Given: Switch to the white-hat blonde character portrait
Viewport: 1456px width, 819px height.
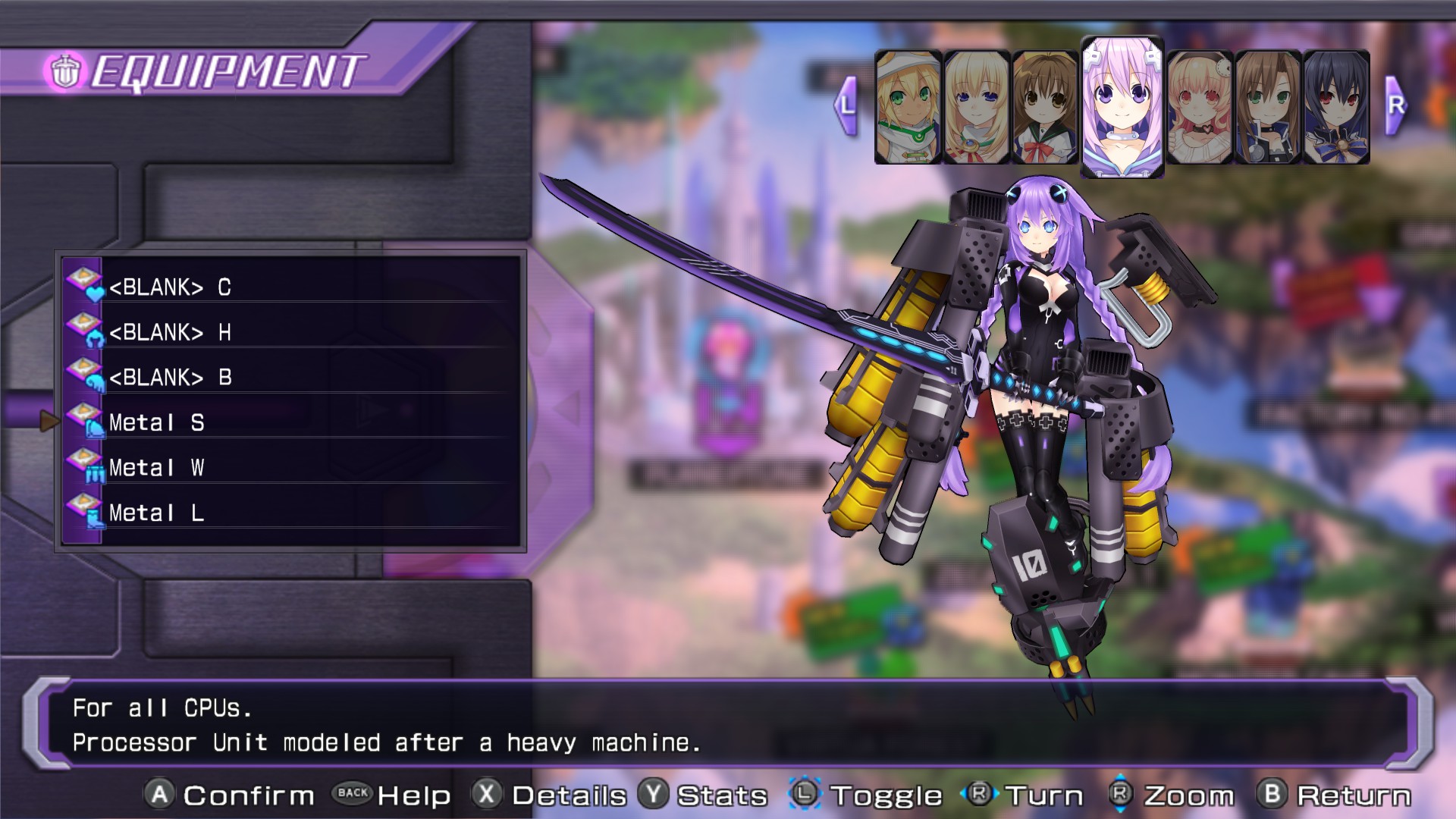Looking at the screenshot, I should click(x=908, y=108).
